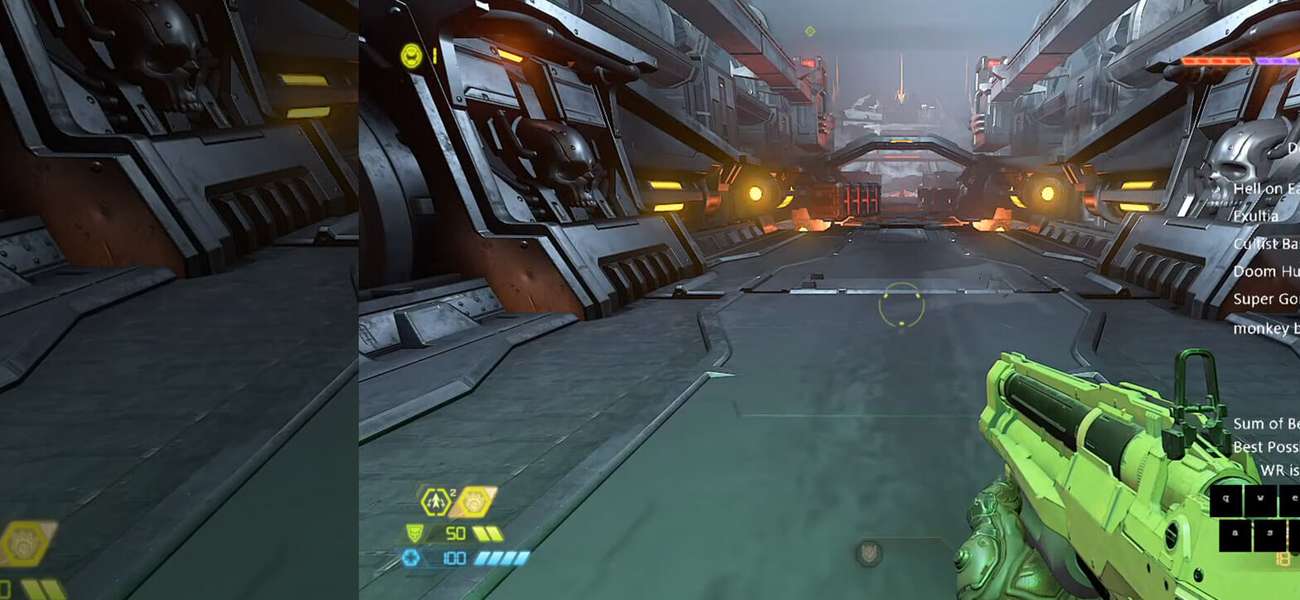Screen dimensions: 1300x600
Task: Click the green armor shield icon
Action: (415, 533)
